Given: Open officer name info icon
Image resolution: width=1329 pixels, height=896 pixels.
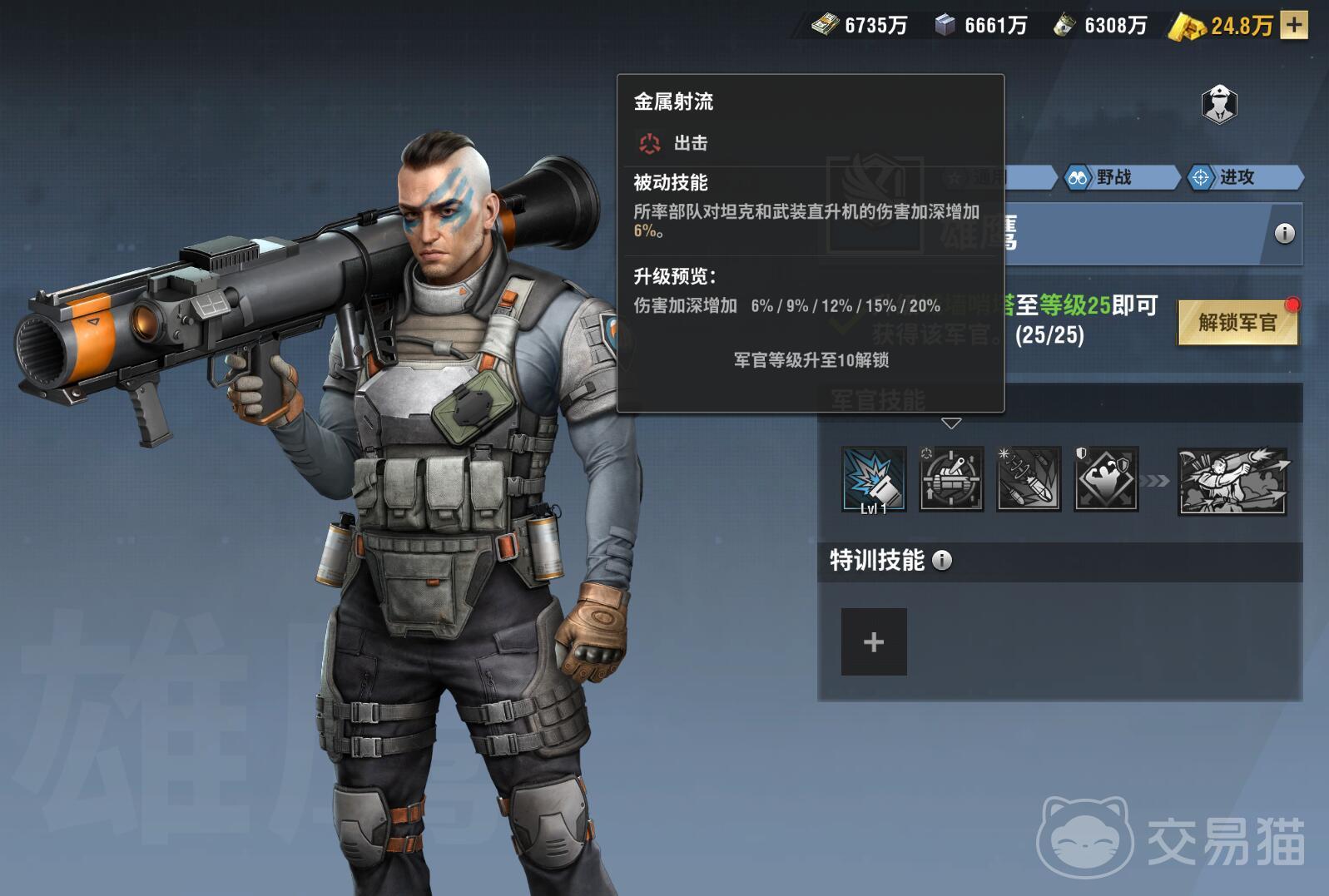Looking at the screenshot, I should (x=1284, y=234).
